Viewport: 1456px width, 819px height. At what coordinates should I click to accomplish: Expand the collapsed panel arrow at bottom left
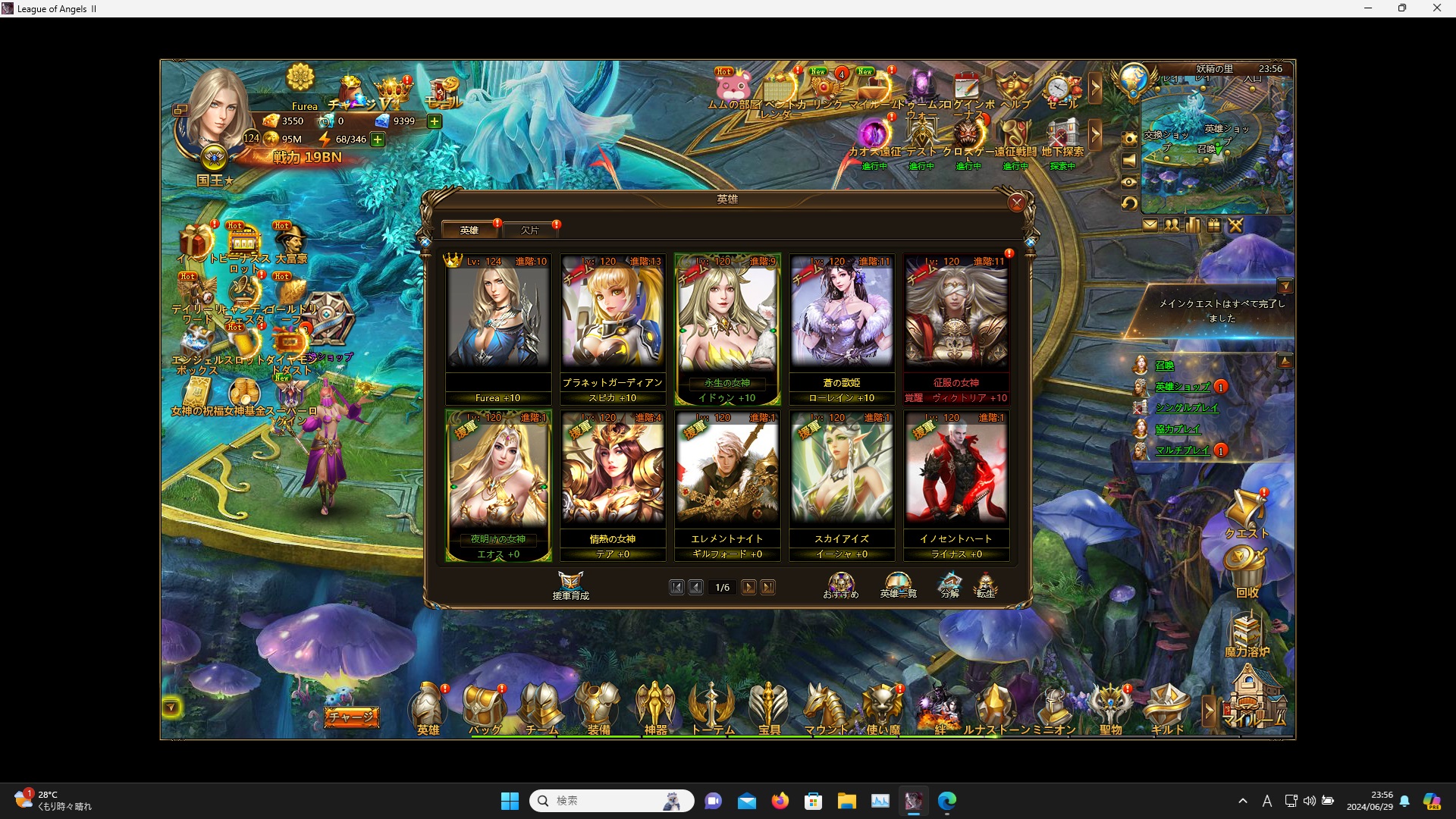171,707
